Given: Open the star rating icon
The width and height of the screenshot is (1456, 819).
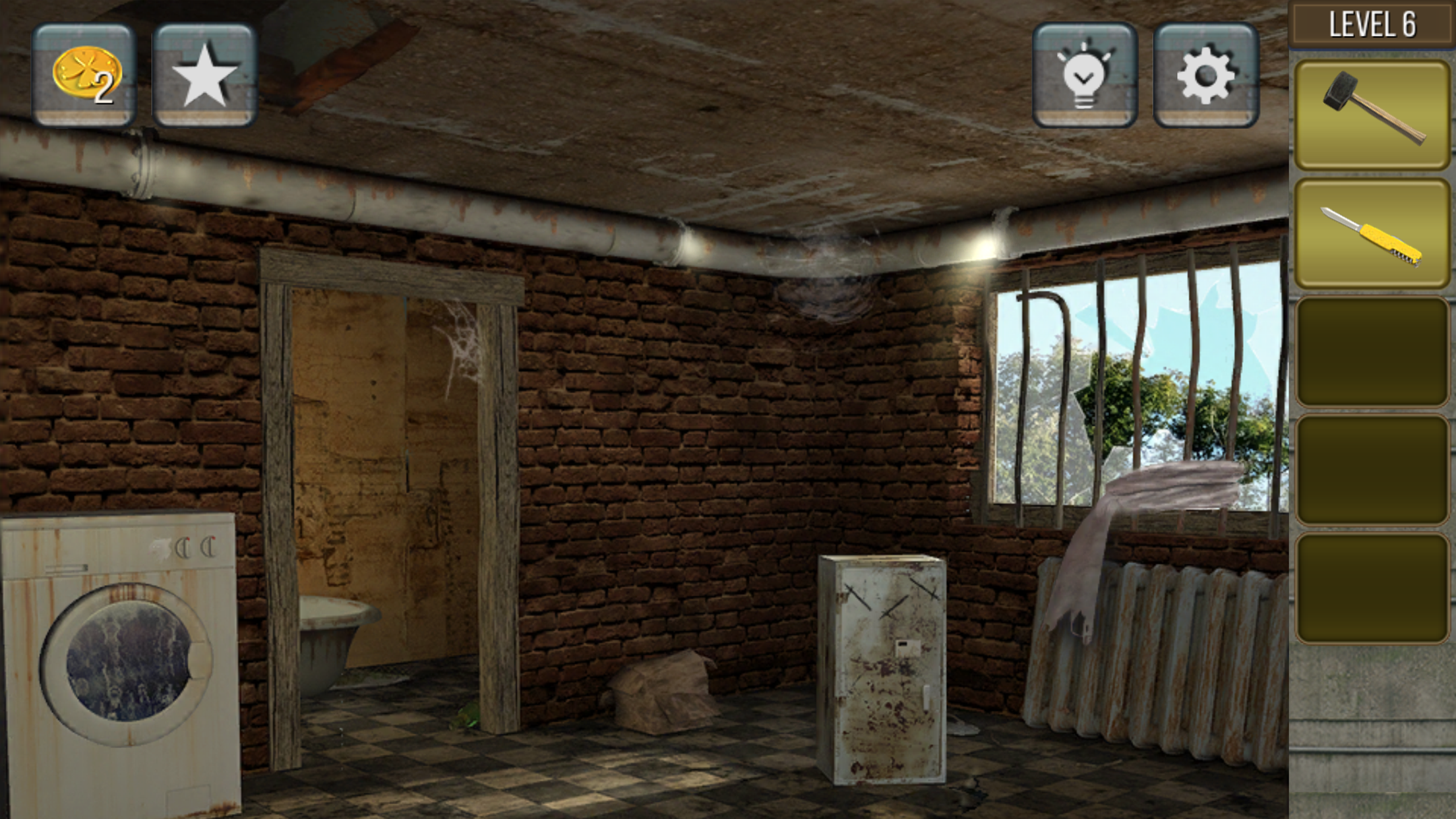Looking at the screenshot, I should click(204, 75).
